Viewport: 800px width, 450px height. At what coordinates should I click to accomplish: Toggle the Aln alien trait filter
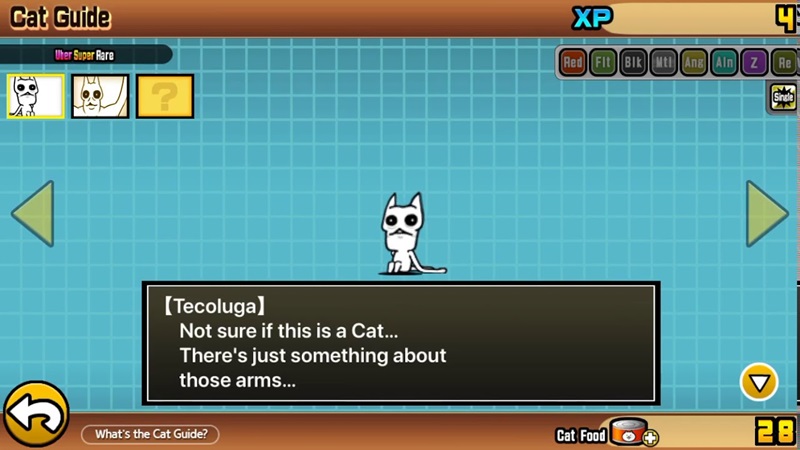pyautogui.click(x=724, y=63)
